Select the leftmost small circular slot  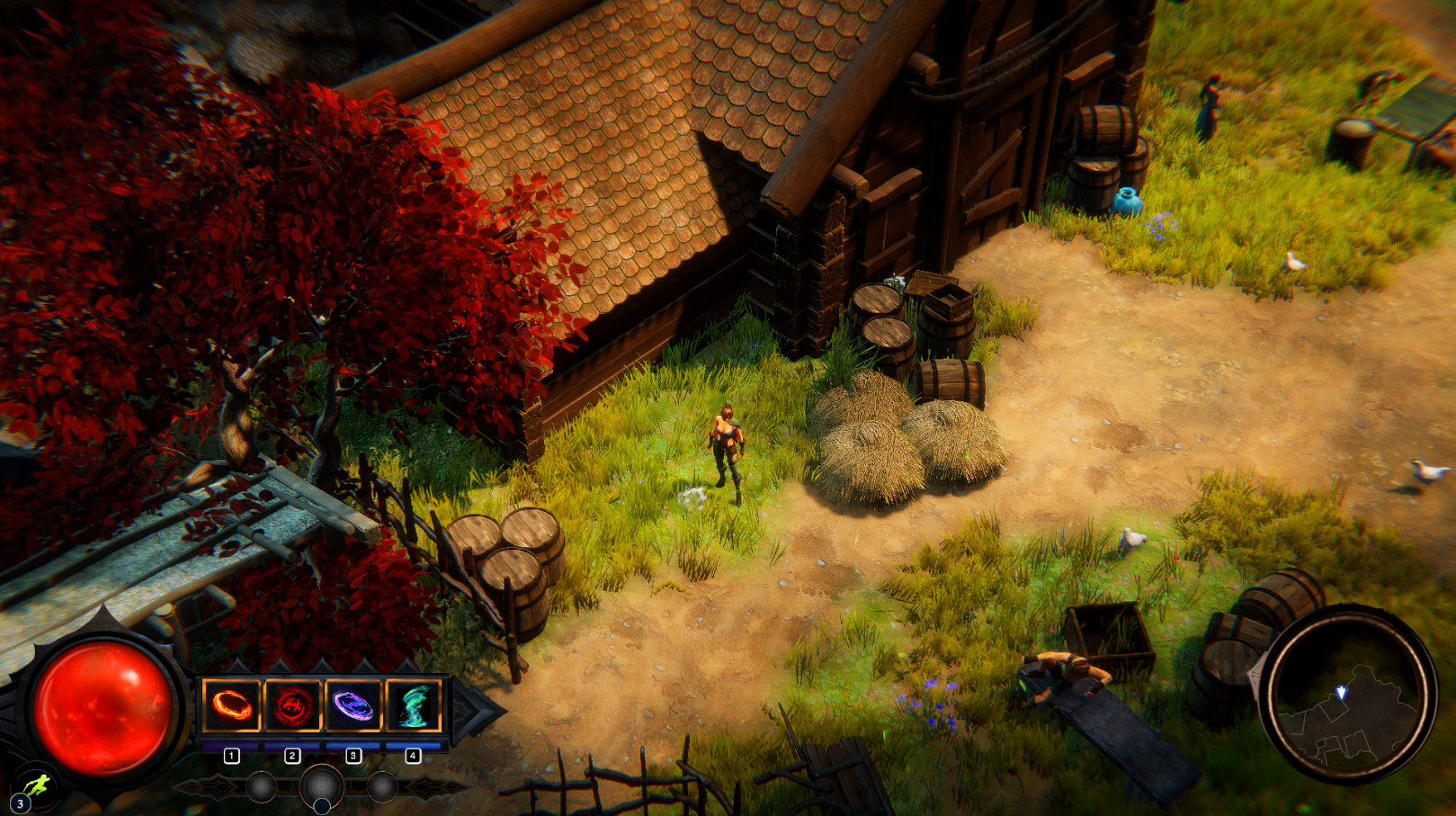point(261,787)
